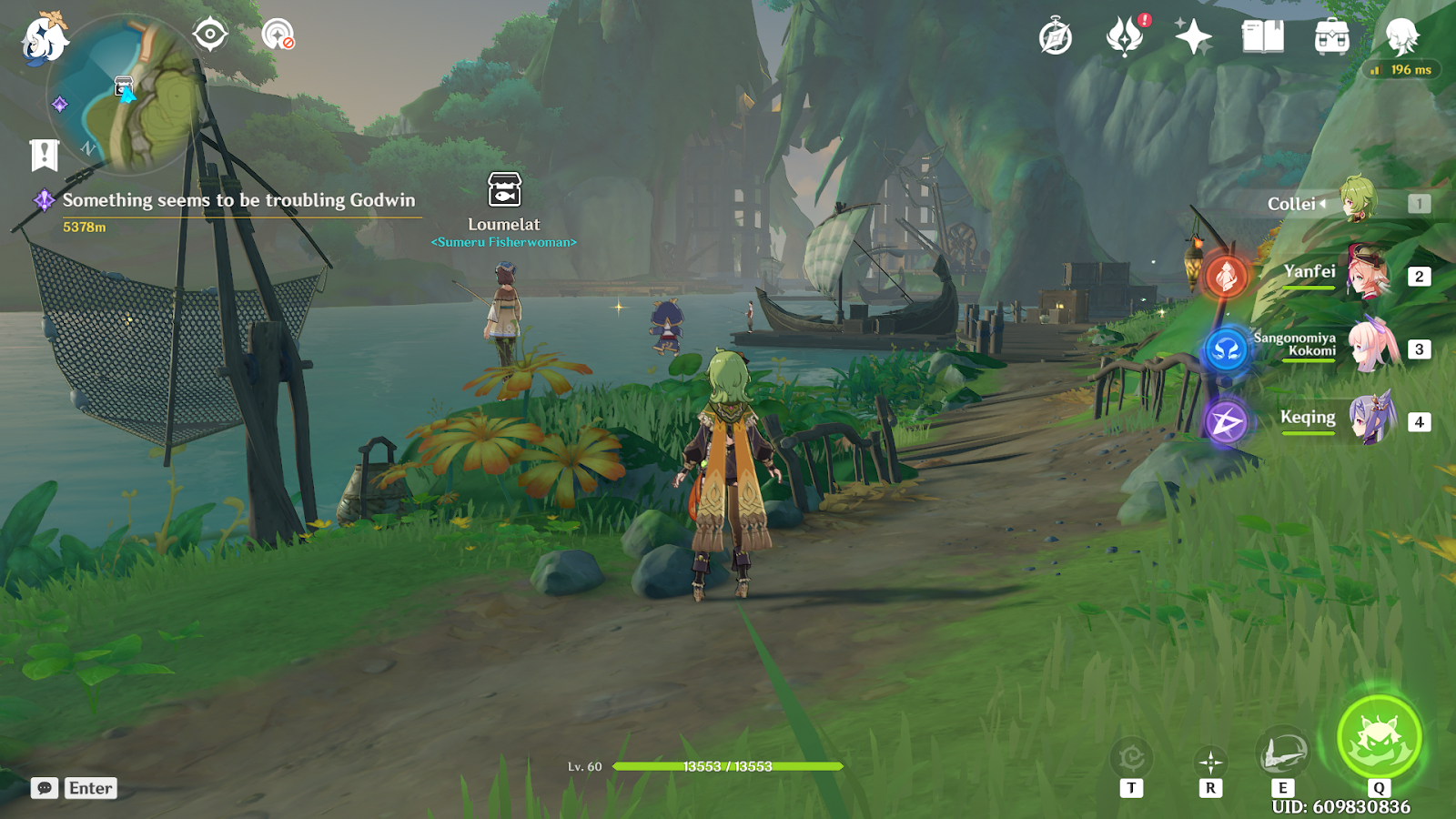Open the Events icon with red alert
Viewport: 1456px width, 819px height.
tap(1125, 37)
